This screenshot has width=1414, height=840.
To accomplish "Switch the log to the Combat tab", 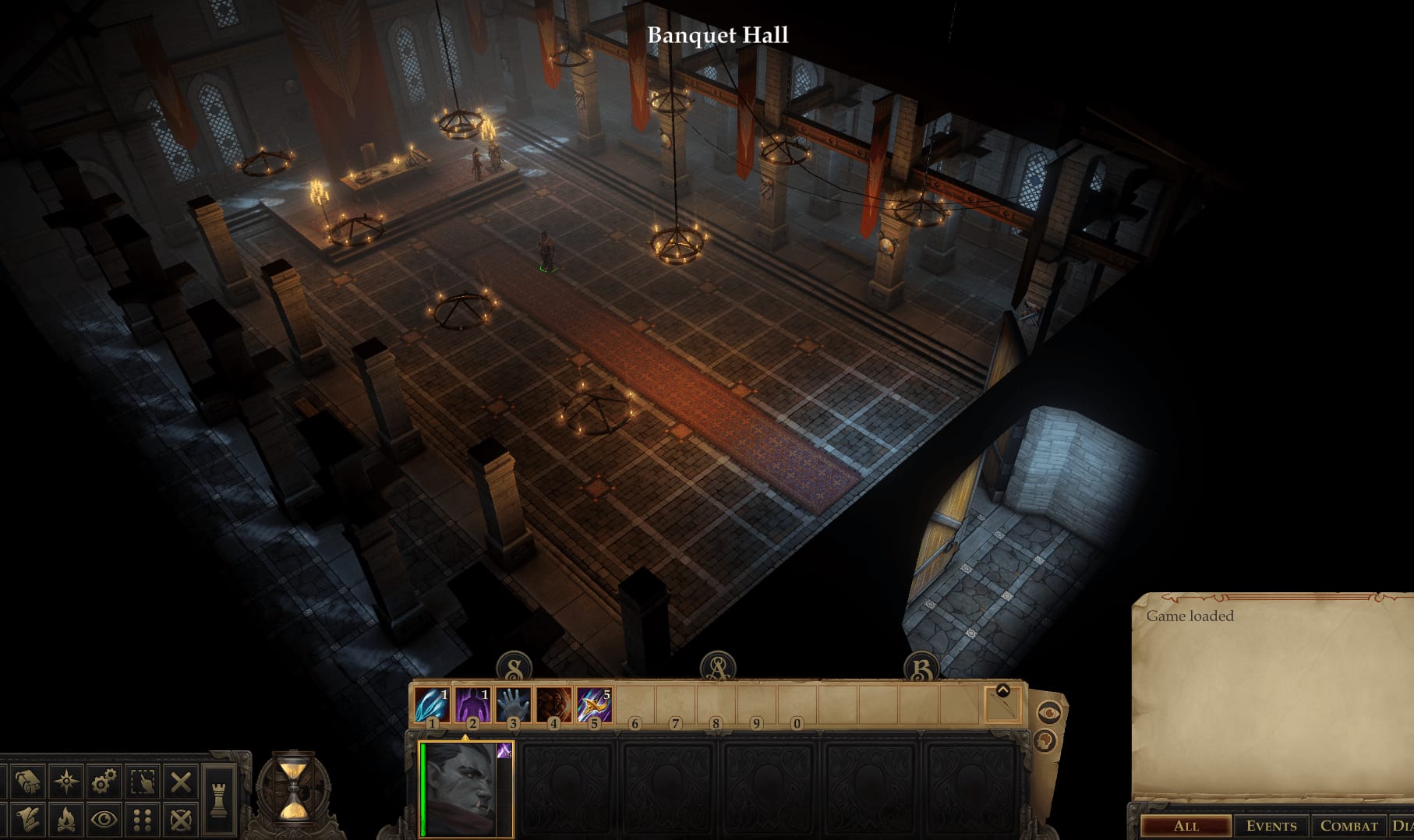I will click(x=1349, y=826).
